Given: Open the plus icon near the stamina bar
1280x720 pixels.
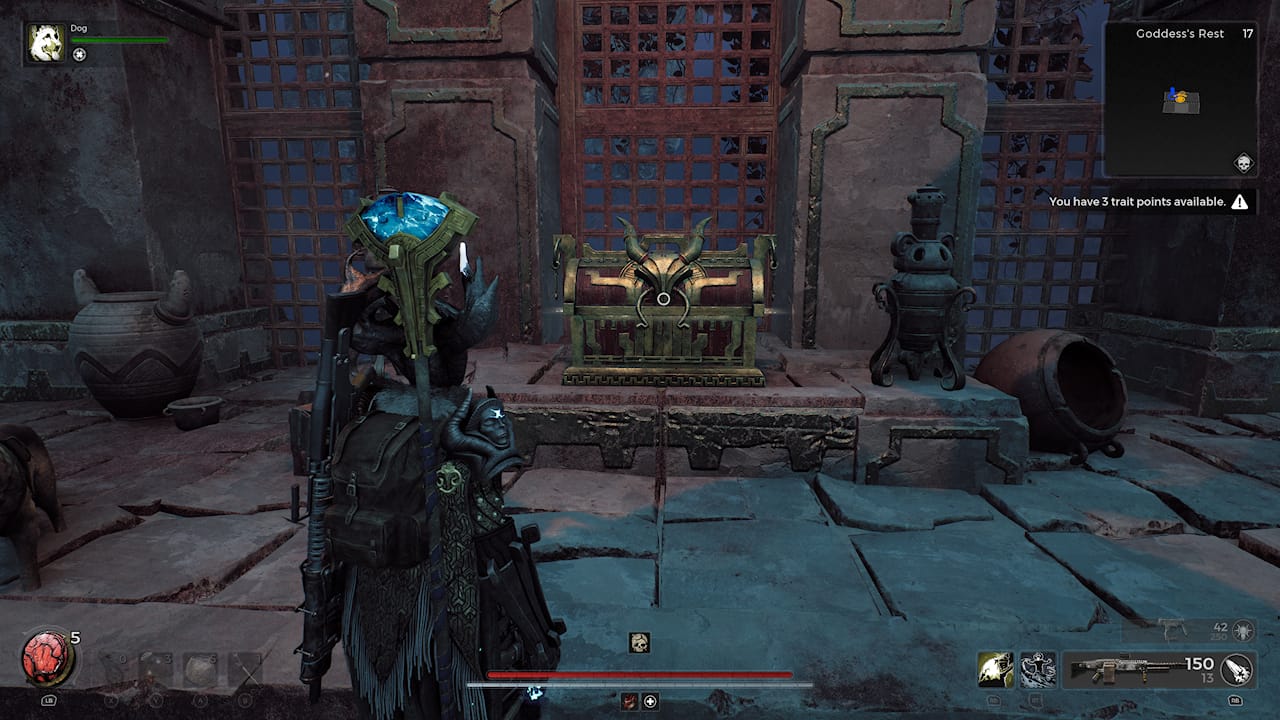Looking at the screenshot, I should tap(649, 701).
